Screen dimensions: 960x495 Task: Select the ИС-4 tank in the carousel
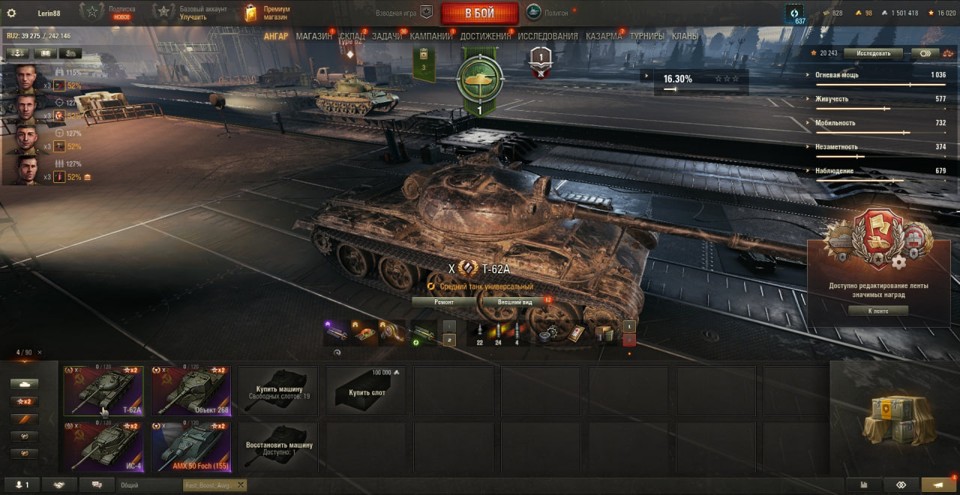point(103,445)
